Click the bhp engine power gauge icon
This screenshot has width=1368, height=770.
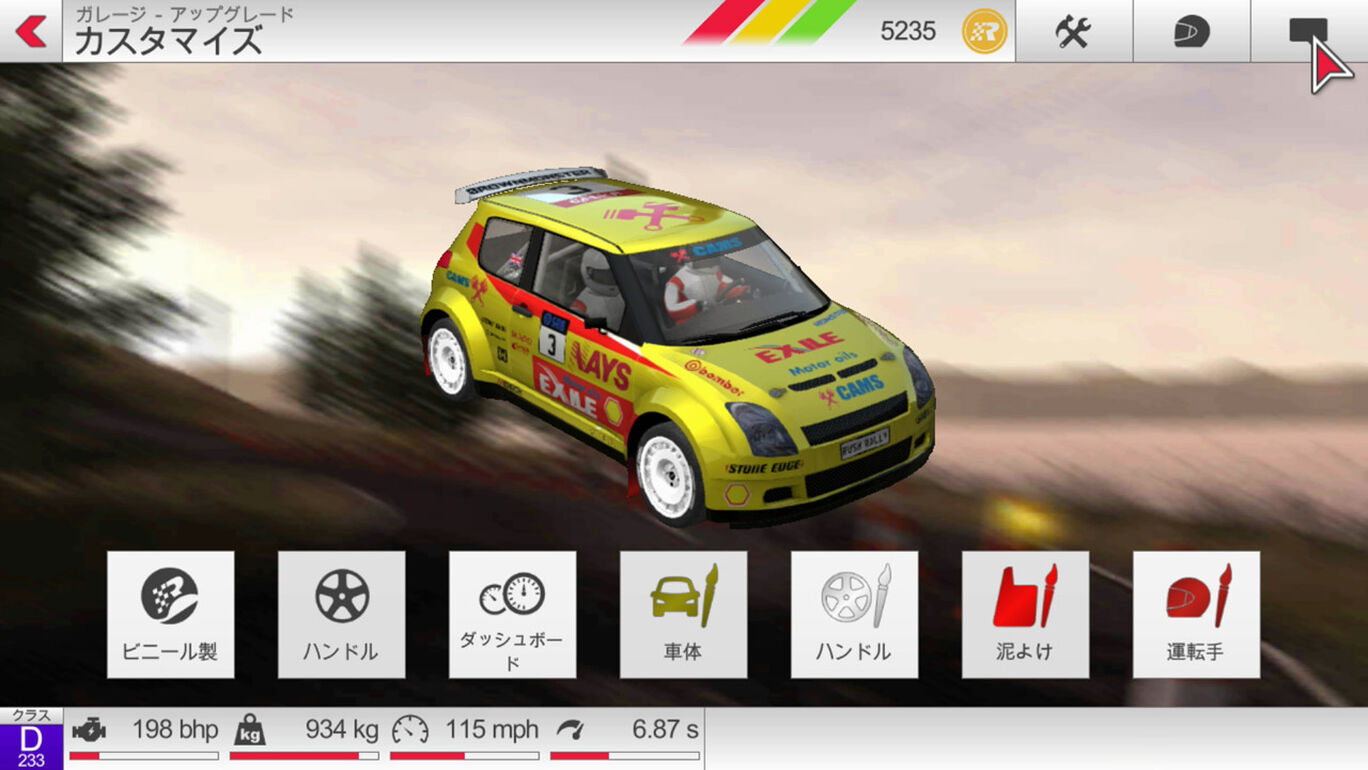92,729
